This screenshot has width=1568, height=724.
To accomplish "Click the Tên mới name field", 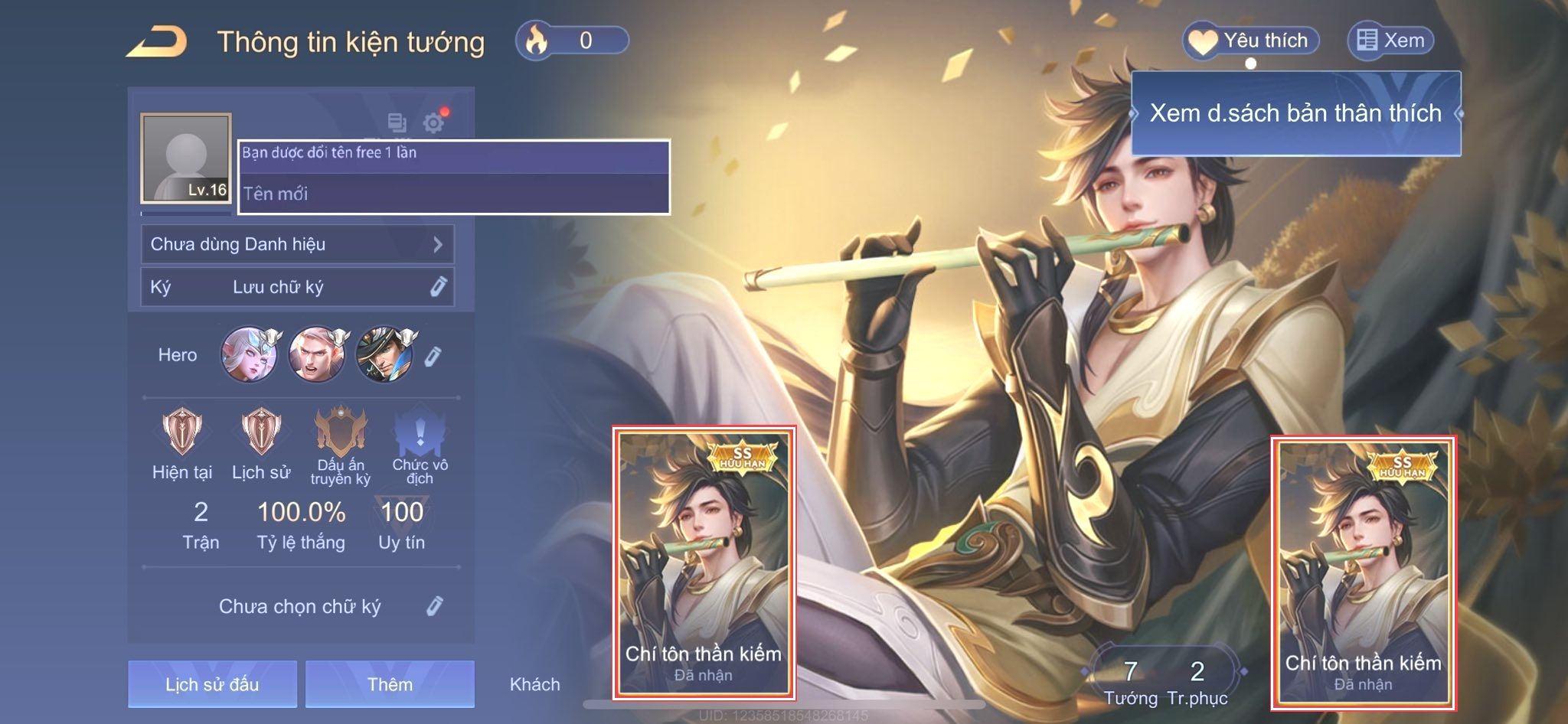I will coord(453,194).
